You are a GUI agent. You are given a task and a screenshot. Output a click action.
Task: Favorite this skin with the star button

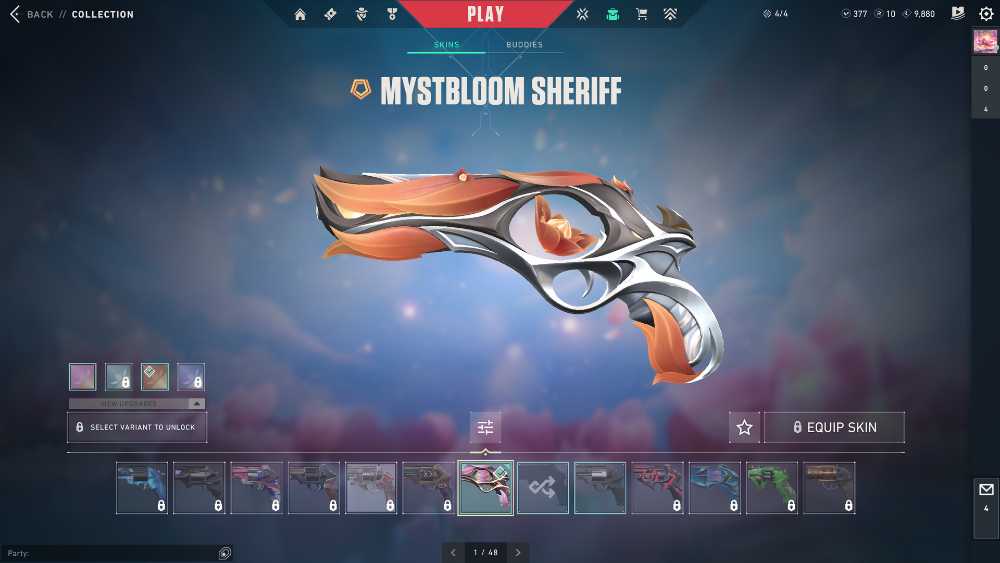tap(744, 427)
